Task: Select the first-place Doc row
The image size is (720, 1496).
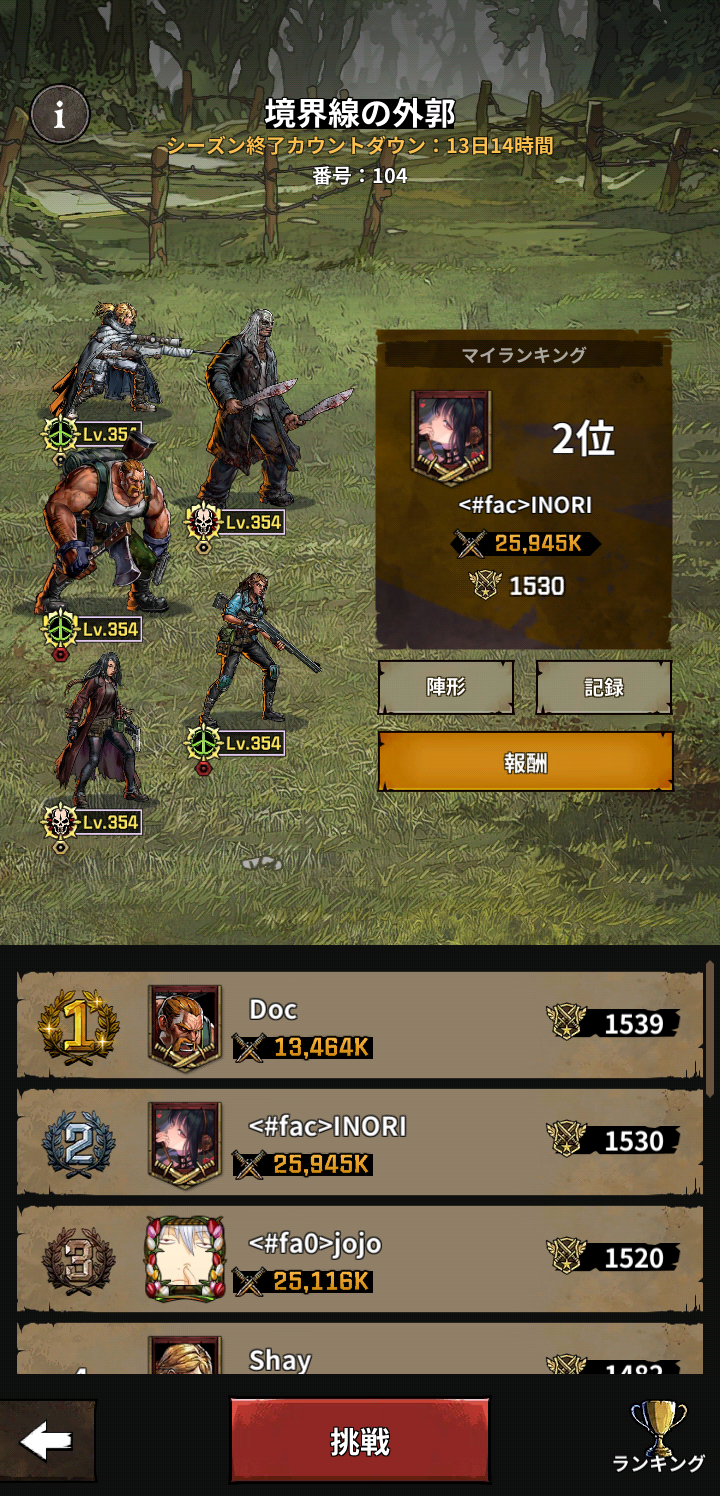Action: coord(400,1026)
